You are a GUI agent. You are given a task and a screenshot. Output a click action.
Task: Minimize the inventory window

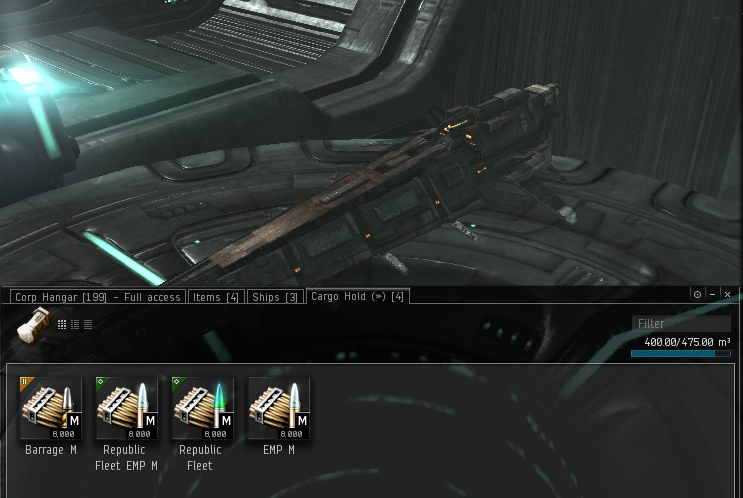coord(712,295)
